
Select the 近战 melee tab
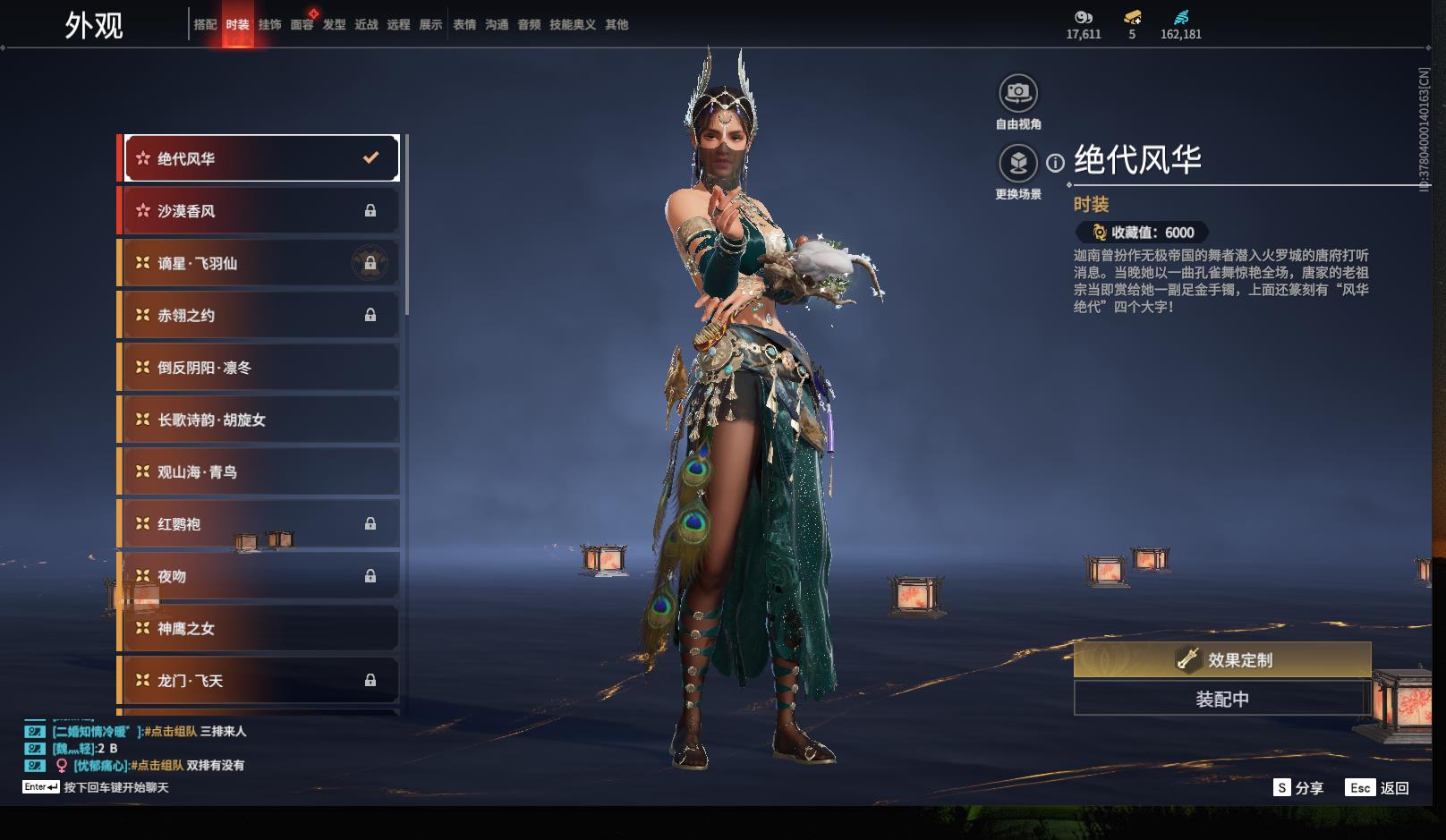[366, 25]
